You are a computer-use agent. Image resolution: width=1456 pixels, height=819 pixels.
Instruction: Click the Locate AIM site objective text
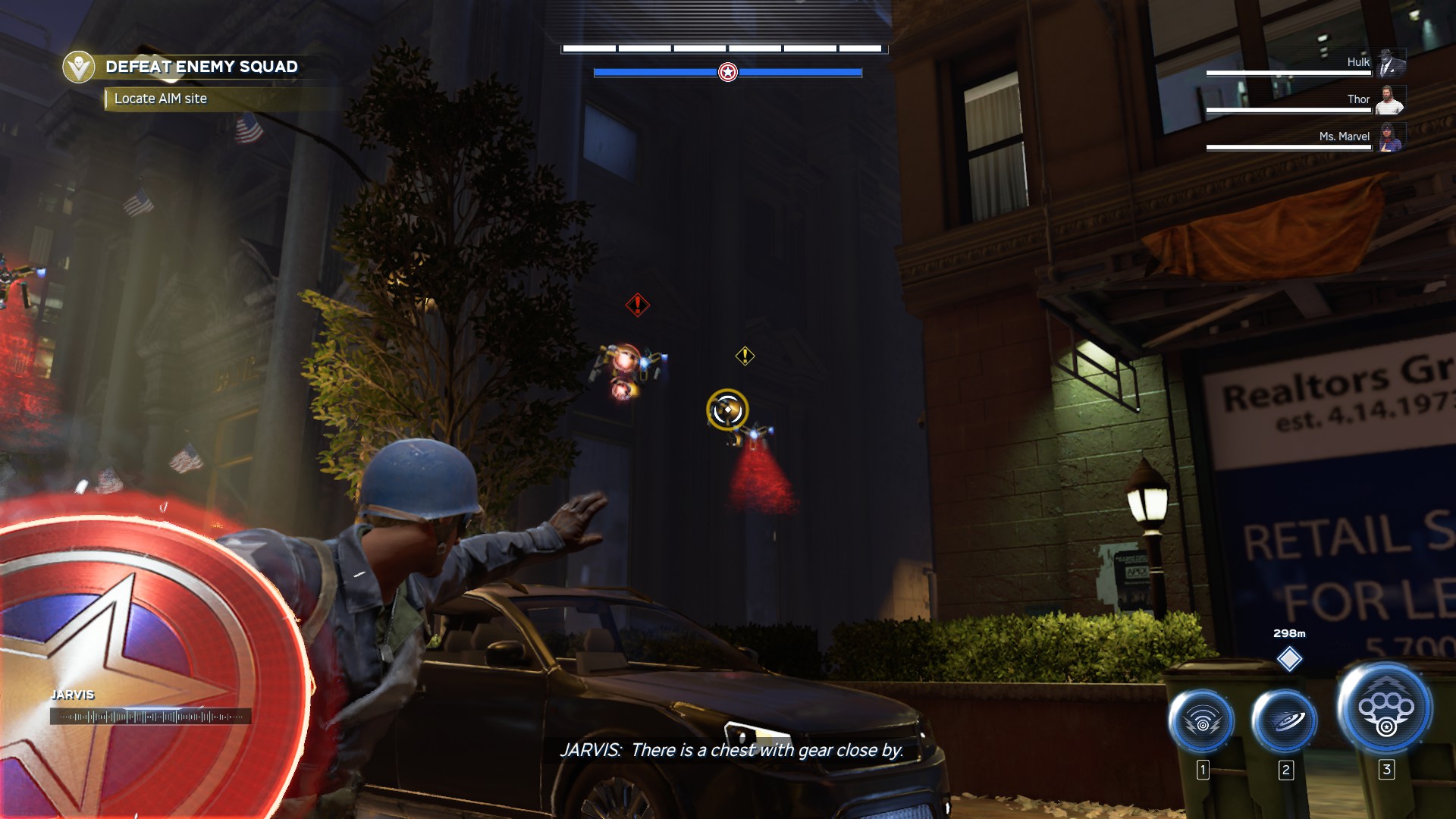point(161,99)
